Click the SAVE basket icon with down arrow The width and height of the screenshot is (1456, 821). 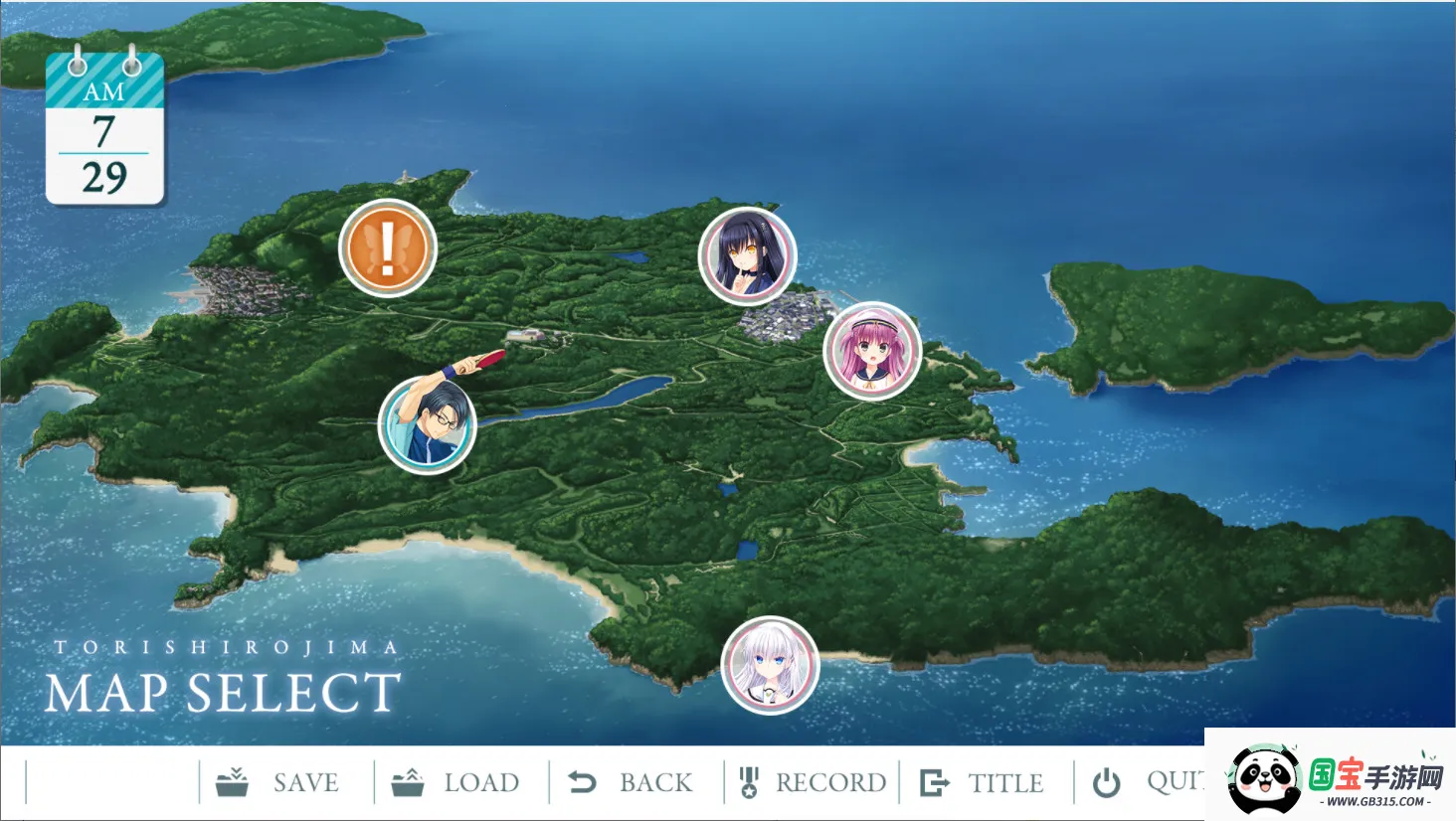click(233, 781)
